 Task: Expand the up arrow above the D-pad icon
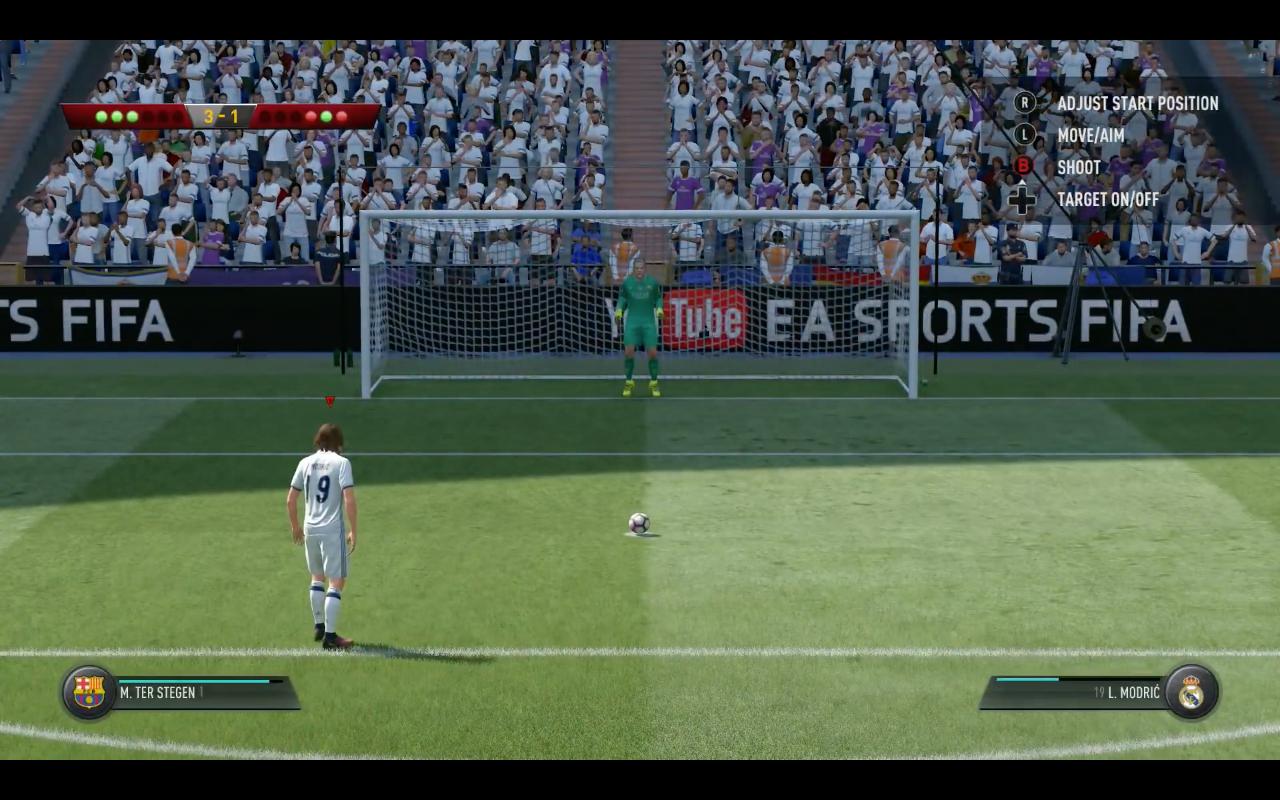(1022, 182)
